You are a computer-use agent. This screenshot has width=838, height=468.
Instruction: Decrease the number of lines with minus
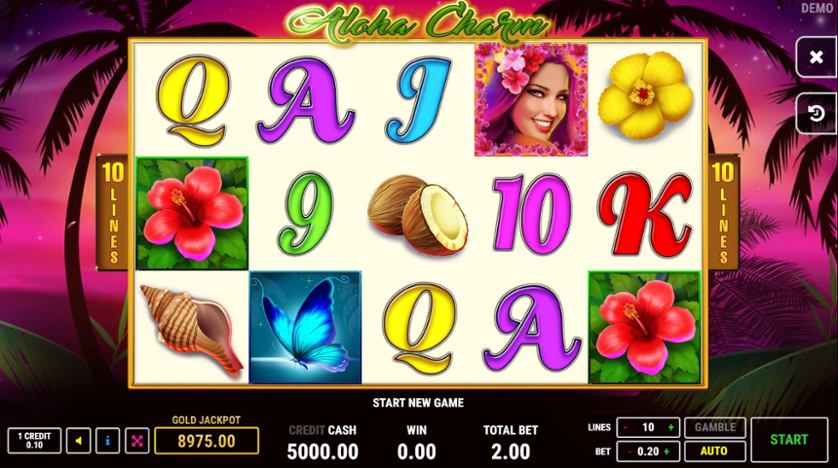[x=625, y=427]
